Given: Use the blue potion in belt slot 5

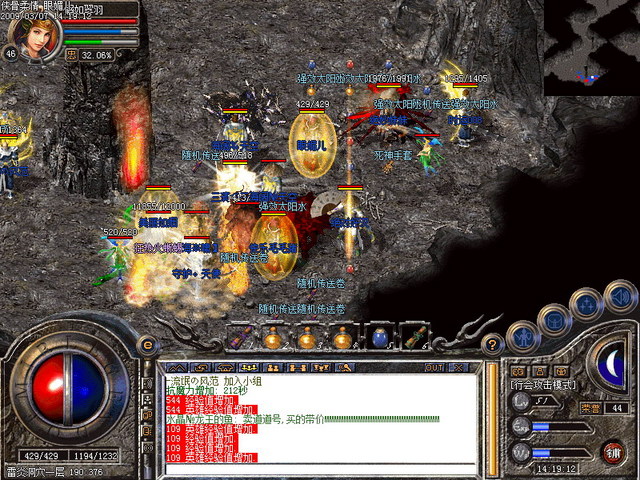Looking at the screenshot, I should point(378,338).
